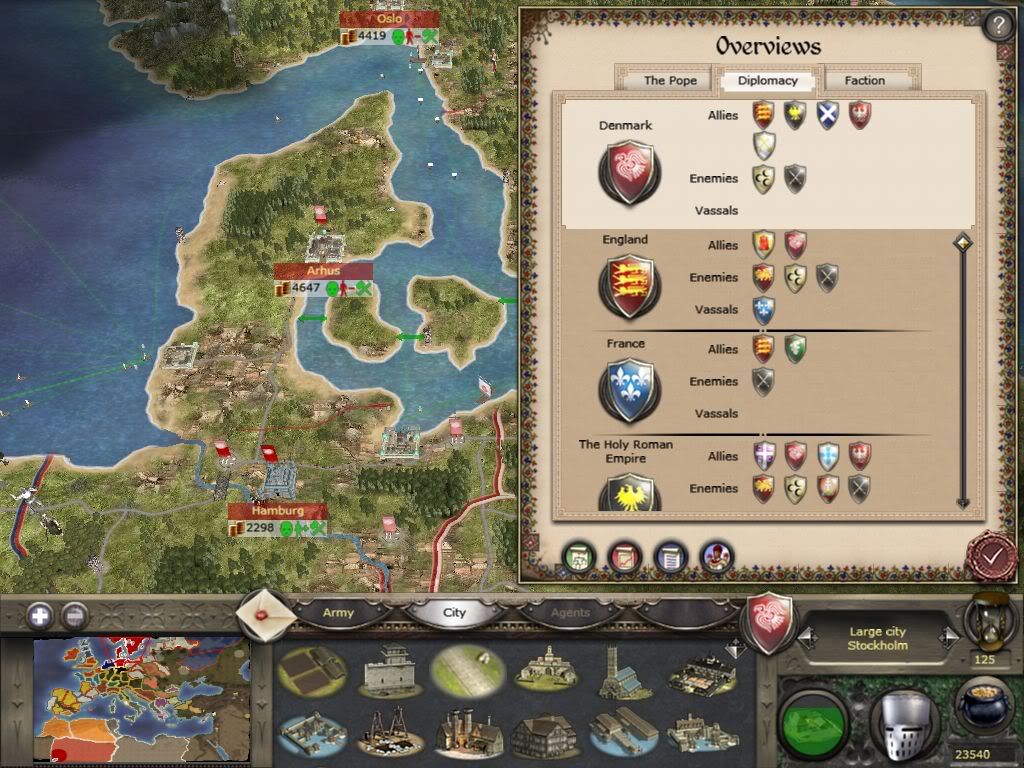Select the England shield in the diplomacy list
The width and height of the screenshot is (1024, 768).
[x=628, y=286]
